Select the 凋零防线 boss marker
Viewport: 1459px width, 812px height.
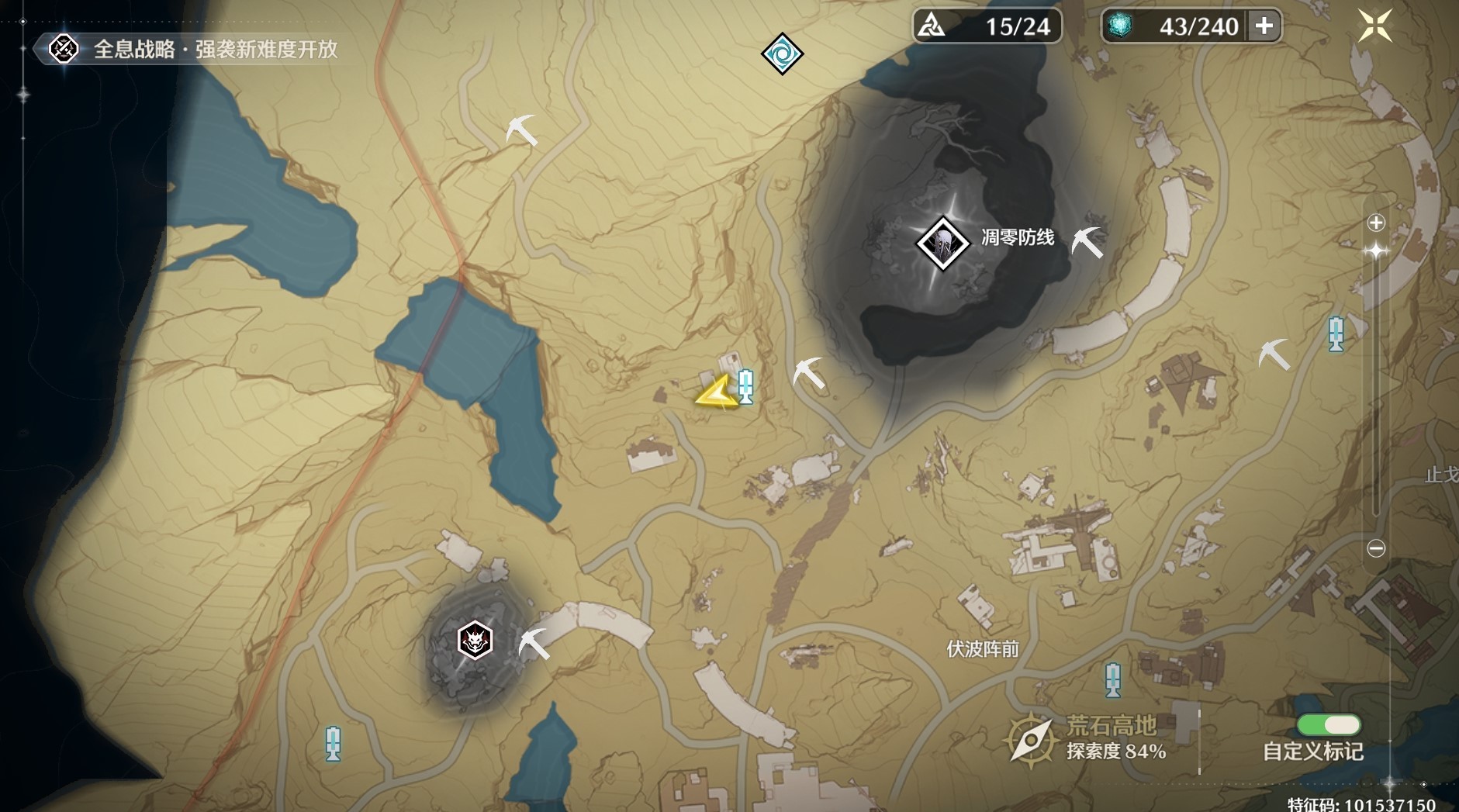pyautogui.click(x=942, y=243)
